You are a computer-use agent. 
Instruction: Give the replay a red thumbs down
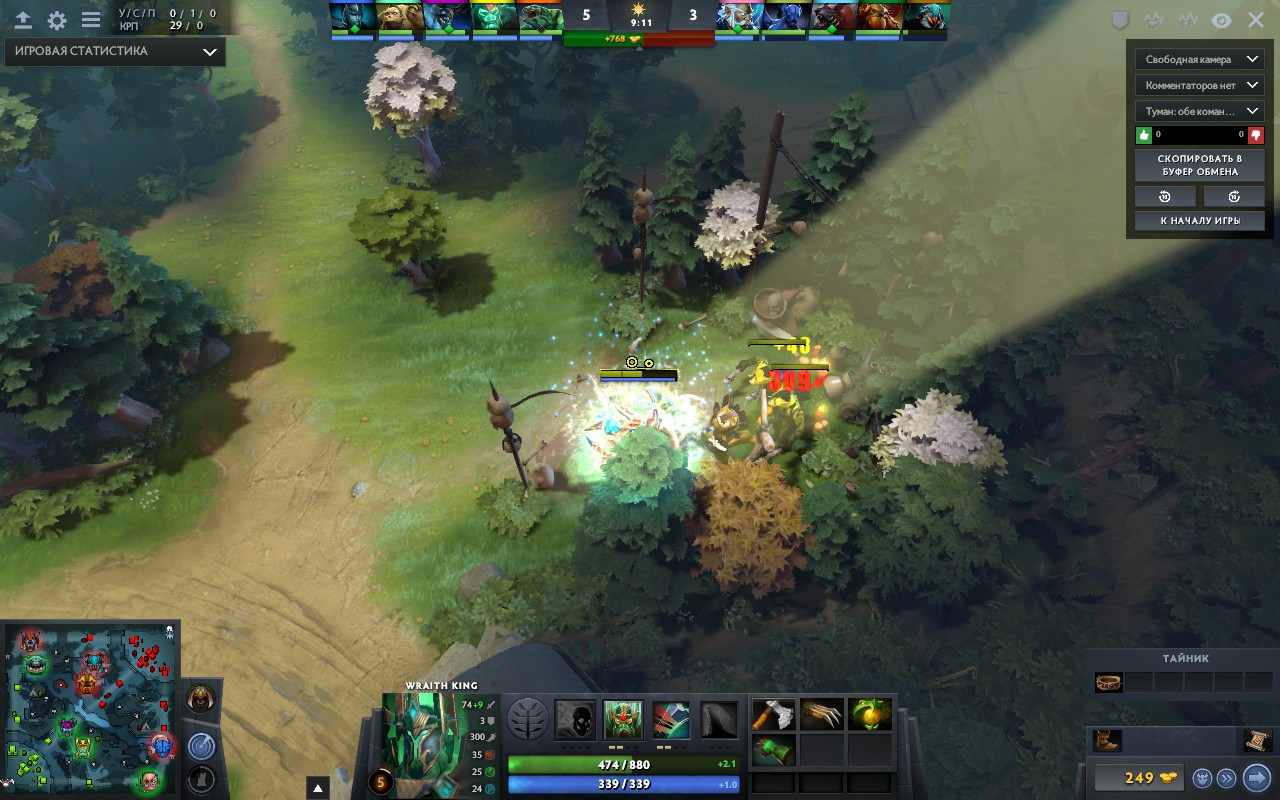tap(1255, 135)
